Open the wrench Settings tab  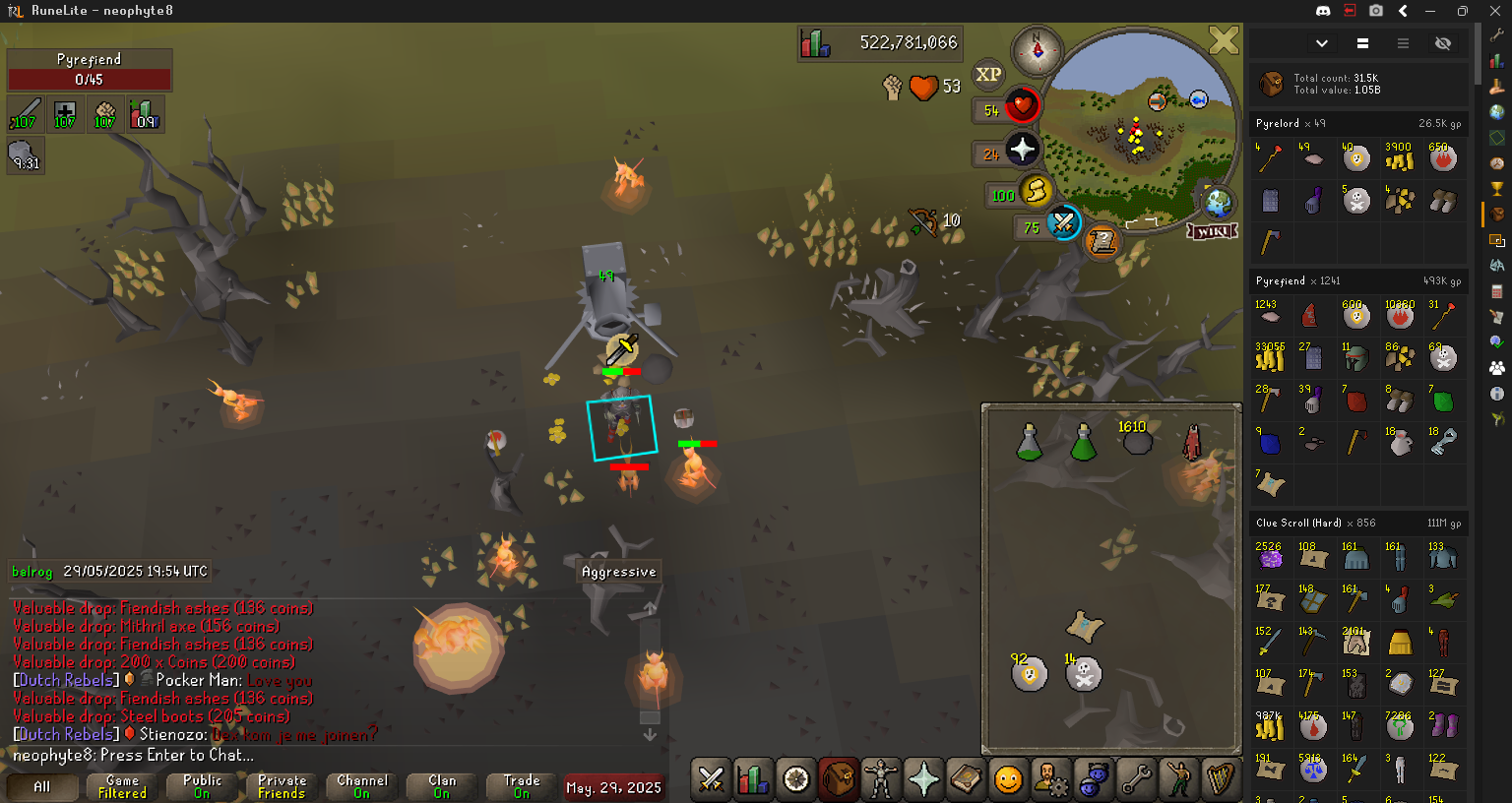coord(1136,780)
